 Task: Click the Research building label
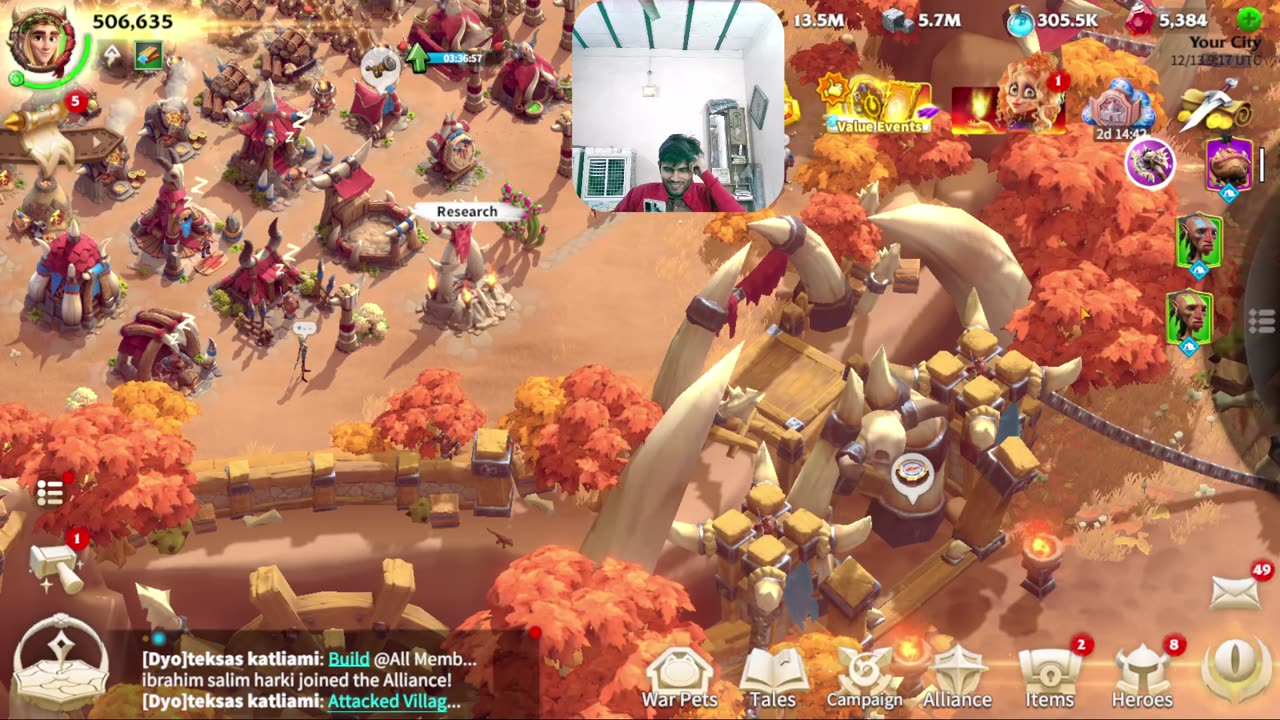coord(466,212)
